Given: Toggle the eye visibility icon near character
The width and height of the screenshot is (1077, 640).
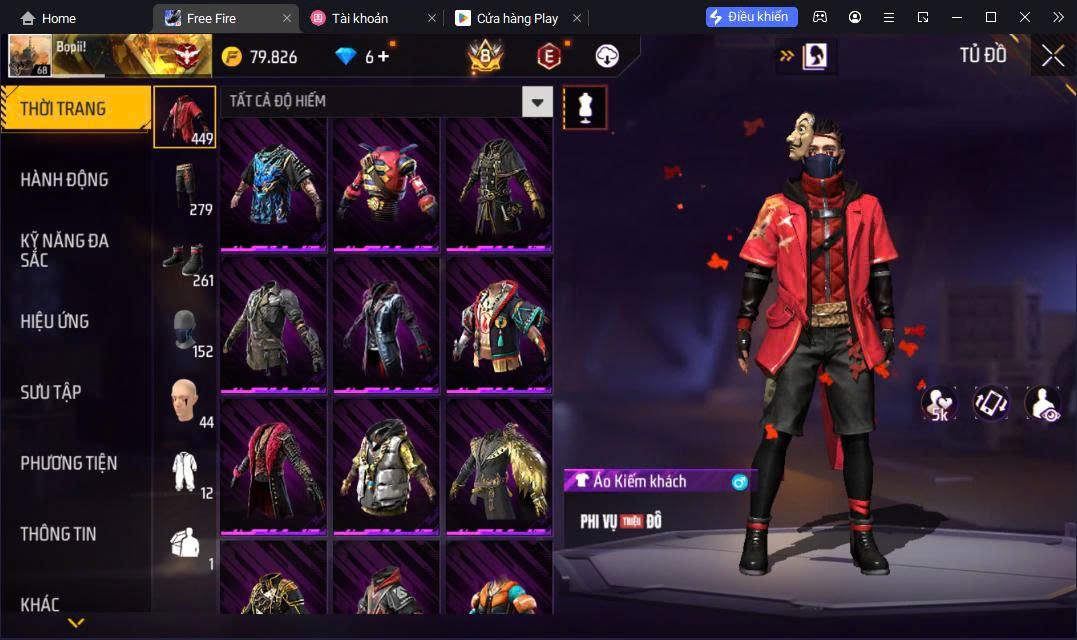Looking at the screenshot, I should point(1042,403).
